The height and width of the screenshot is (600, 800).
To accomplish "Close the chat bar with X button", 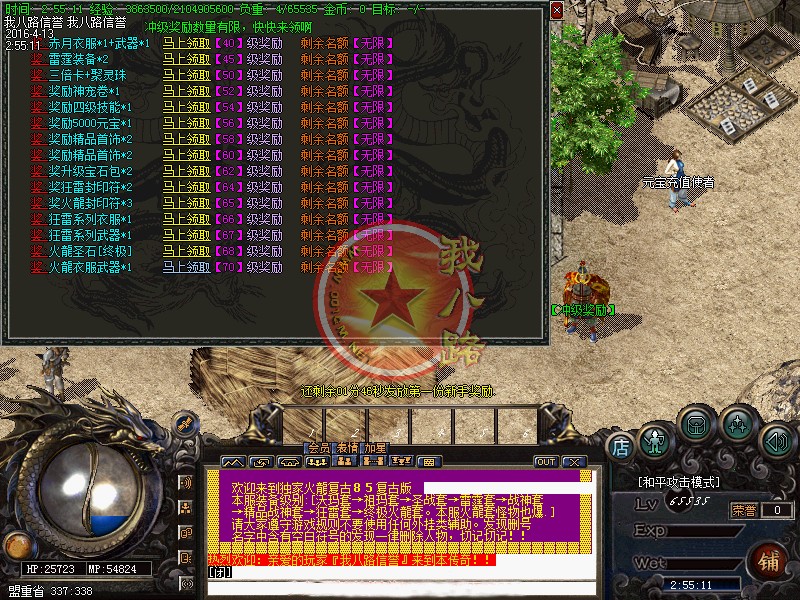I will click(573, 462).
